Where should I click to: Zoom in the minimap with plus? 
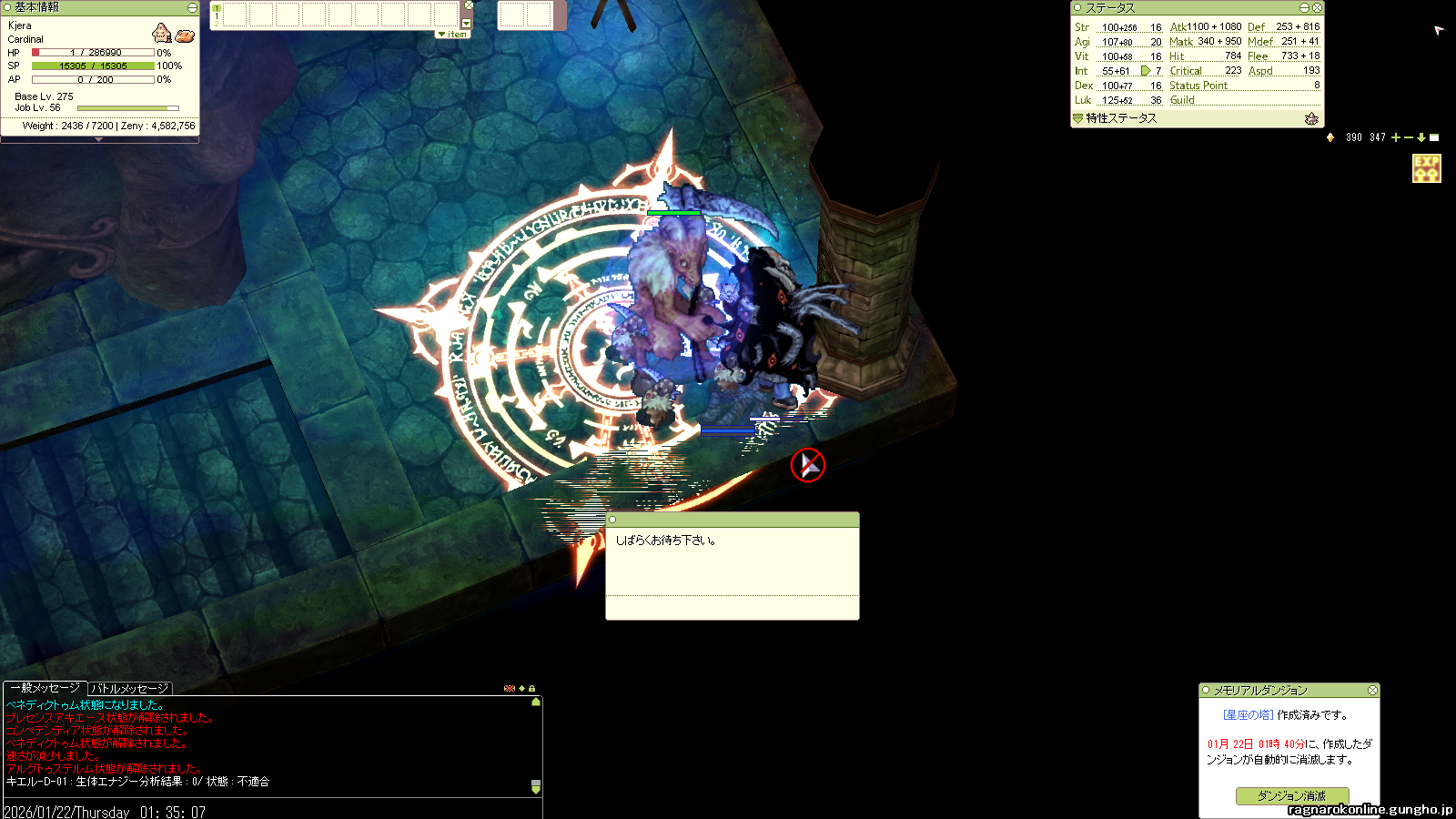pyautogui.click(x=1396, y=137)
